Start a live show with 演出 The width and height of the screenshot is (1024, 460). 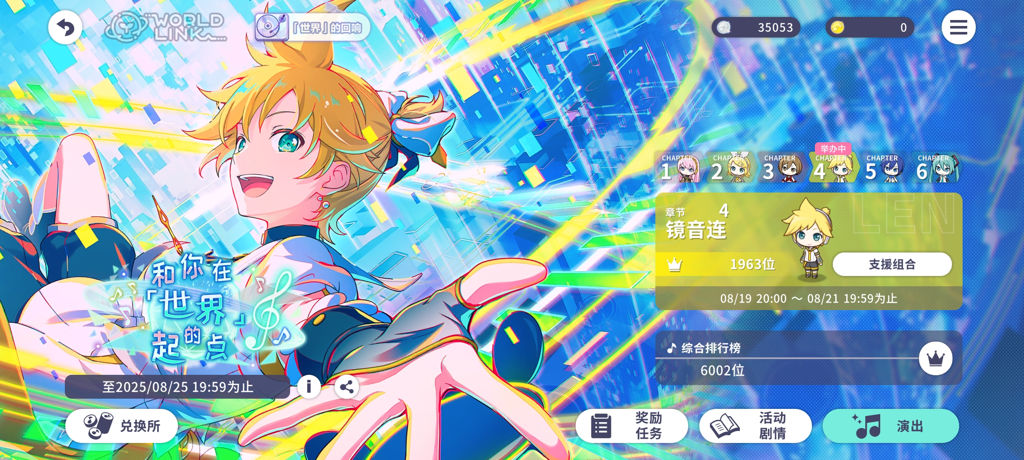890,426
